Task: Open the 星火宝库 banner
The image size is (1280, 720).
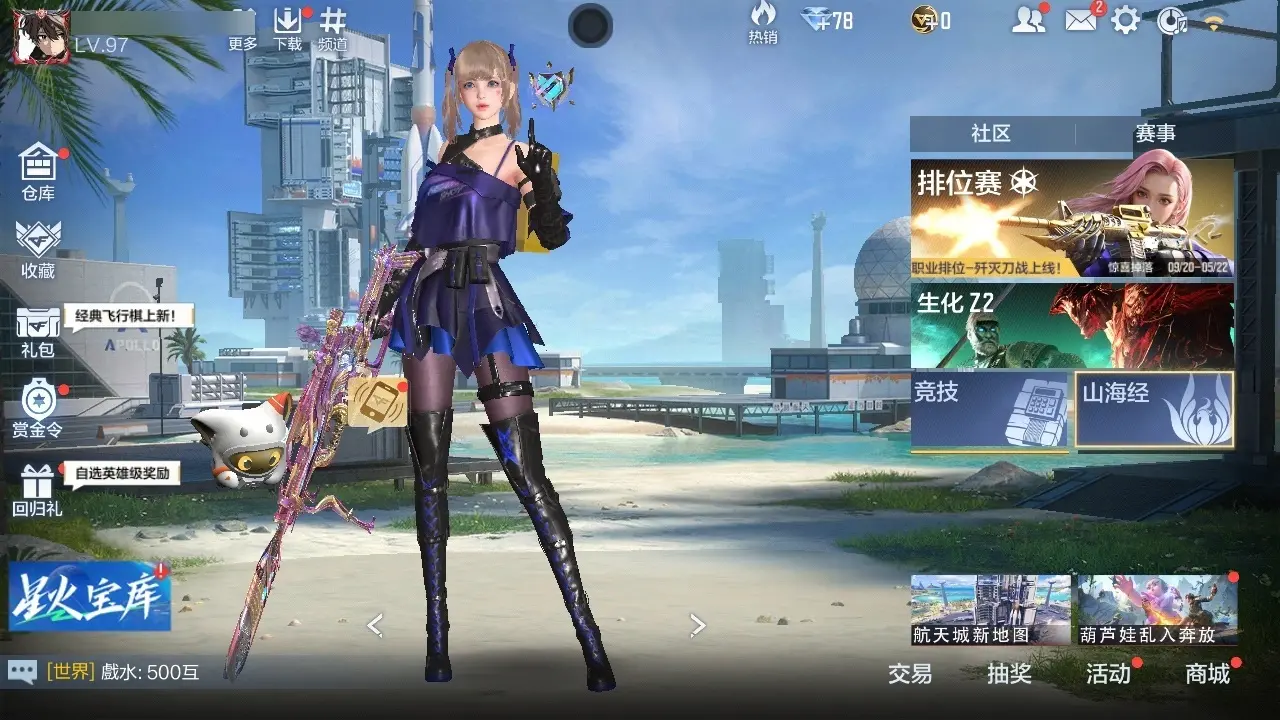Action: click(x=90, y=596)
